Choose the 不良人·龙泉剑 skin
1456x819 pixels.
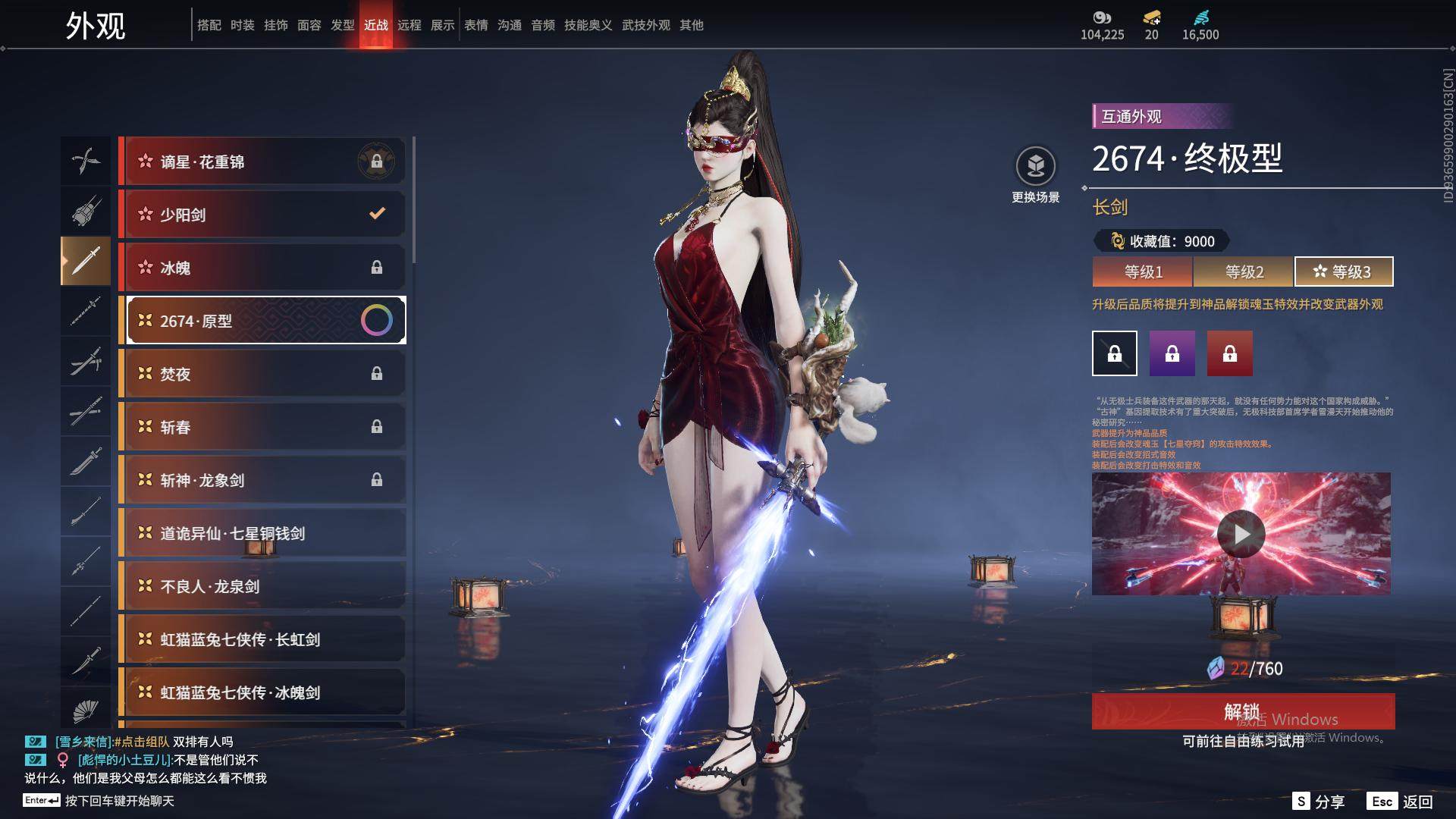[x=262, y=586]
